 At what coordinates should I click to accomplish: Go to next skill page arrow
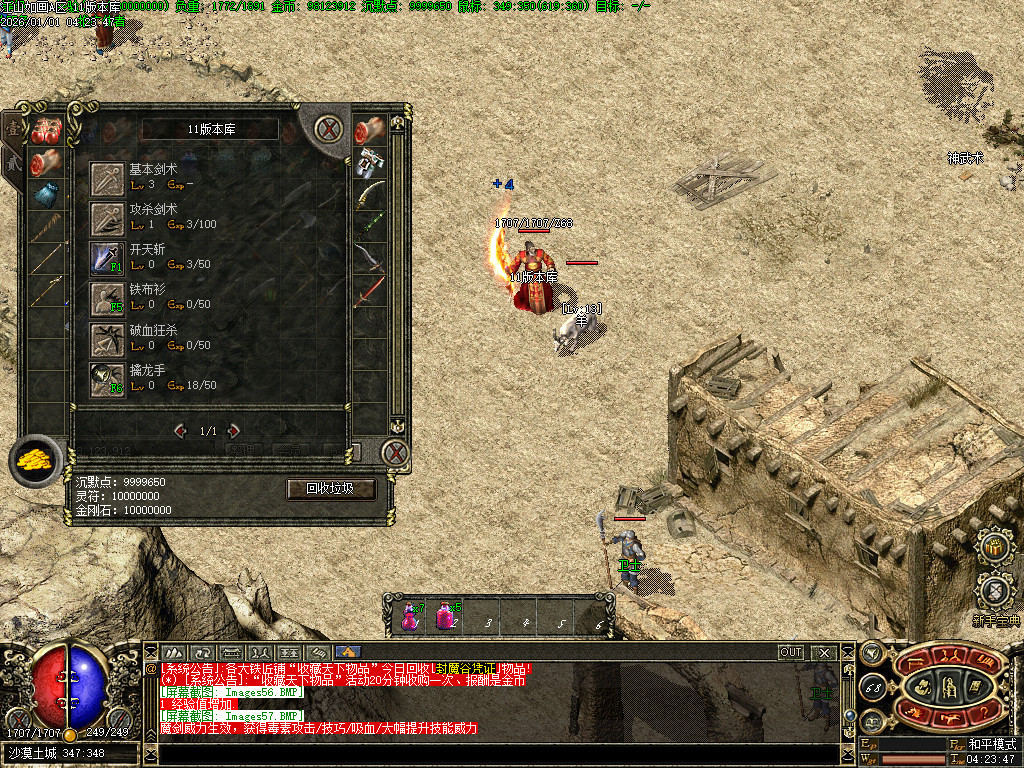[234, 431]
